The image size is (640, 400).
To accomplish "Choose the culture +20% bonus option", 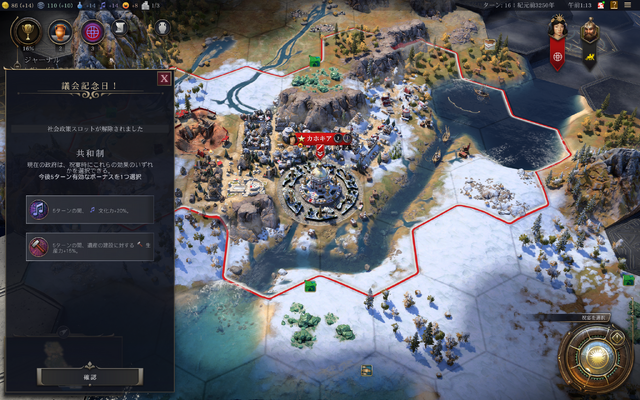I will pyautogui.click(x=90, y=209).
